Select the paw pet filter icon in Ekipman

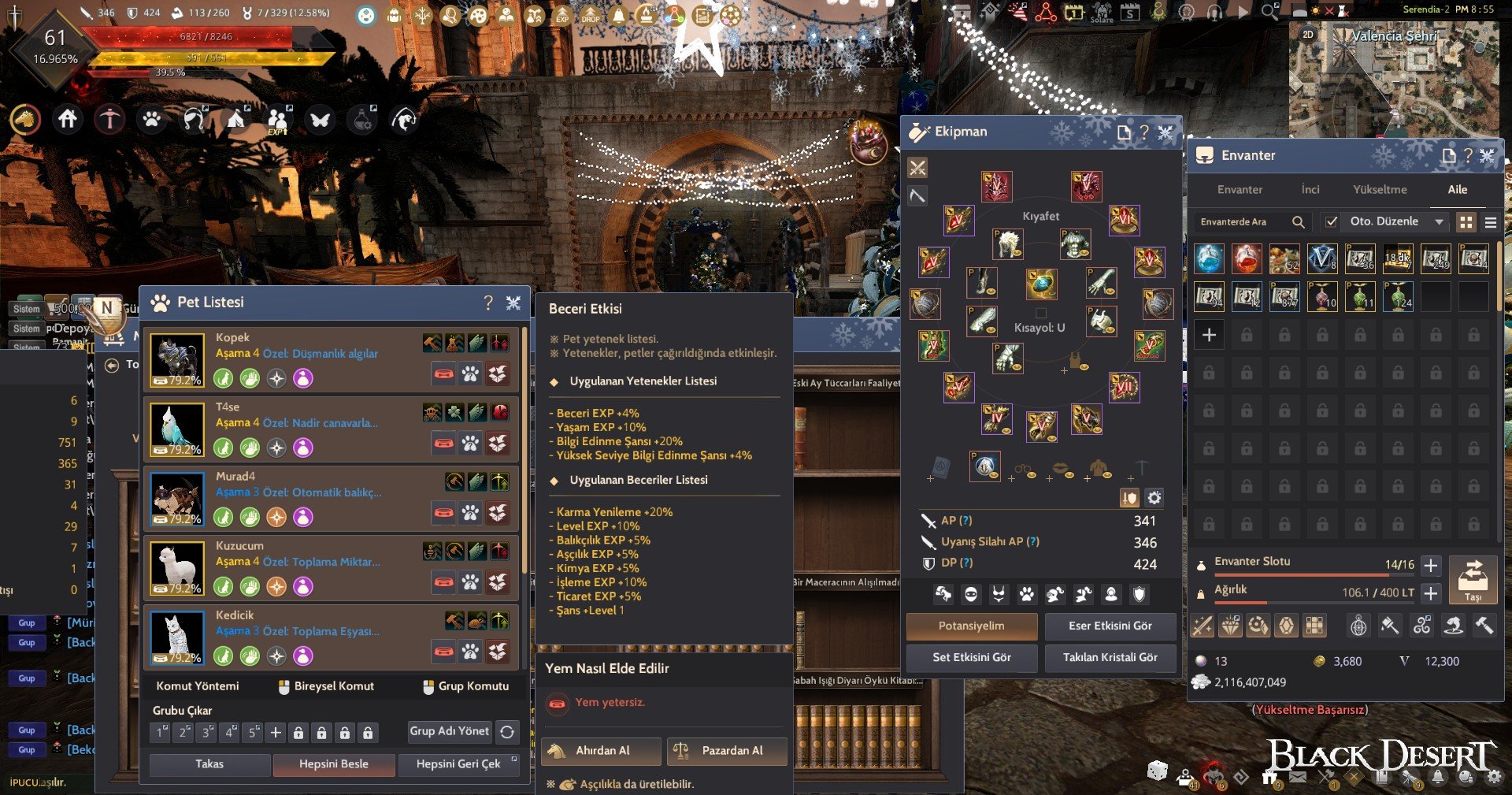tap(1025, 593)
